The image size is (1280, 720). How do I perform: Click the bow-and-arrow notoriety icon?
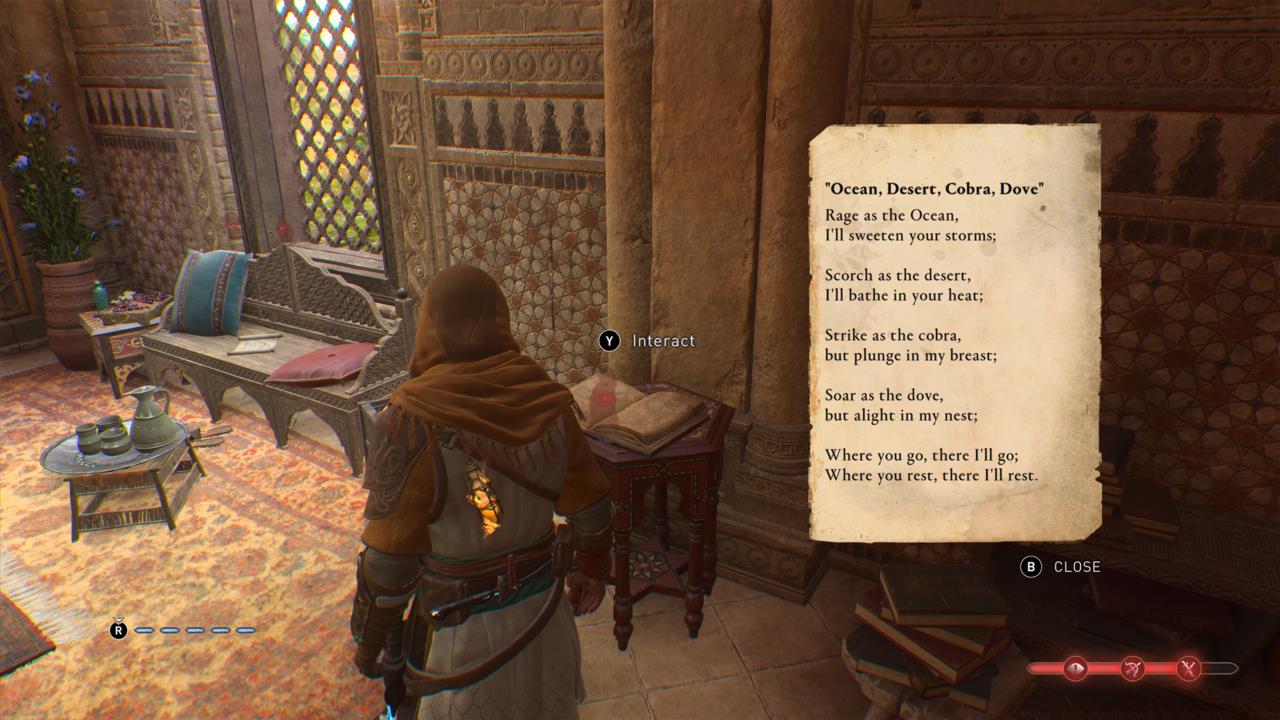coord(1133,668)
